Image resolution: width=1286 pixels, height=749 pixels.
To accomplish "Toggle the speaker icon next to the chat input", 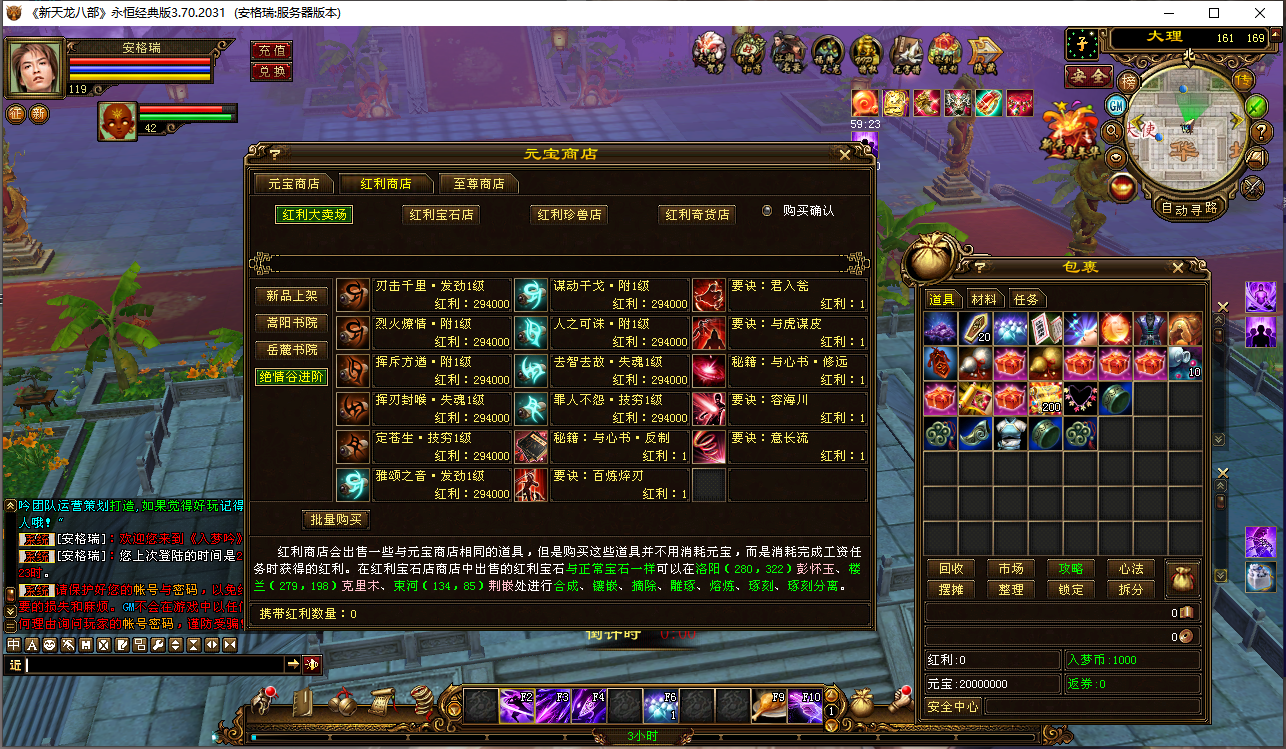I will 312,663.
